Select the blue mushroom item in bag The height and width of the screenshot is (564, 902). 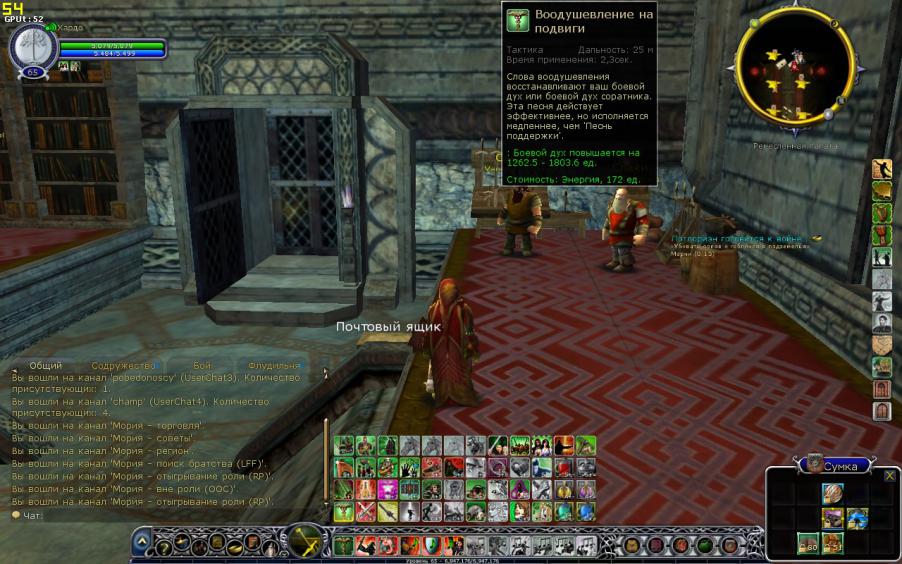857,518
